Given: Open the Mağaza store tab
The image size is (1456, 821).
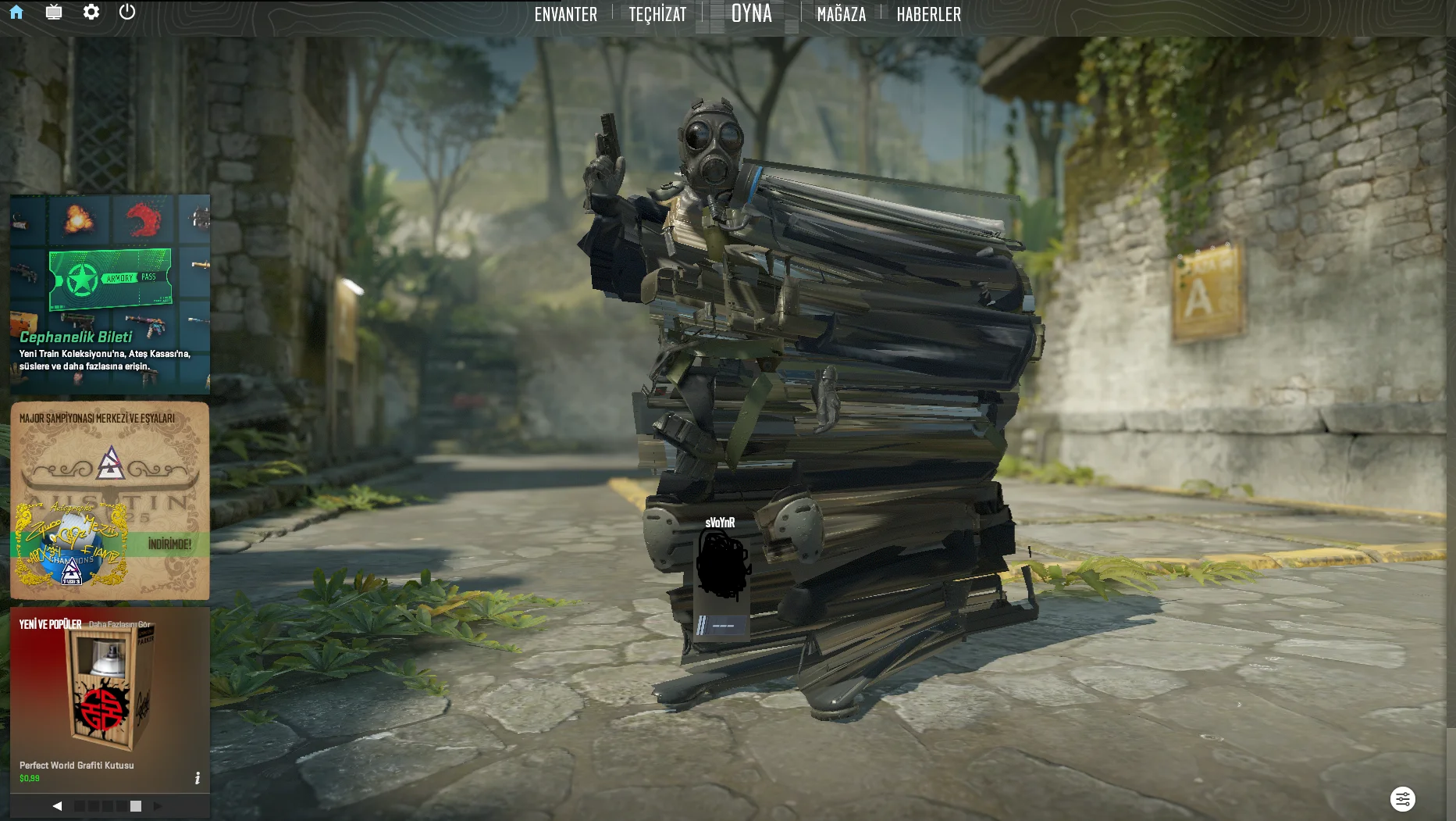Looking at the screenshot, I should 841,14.
